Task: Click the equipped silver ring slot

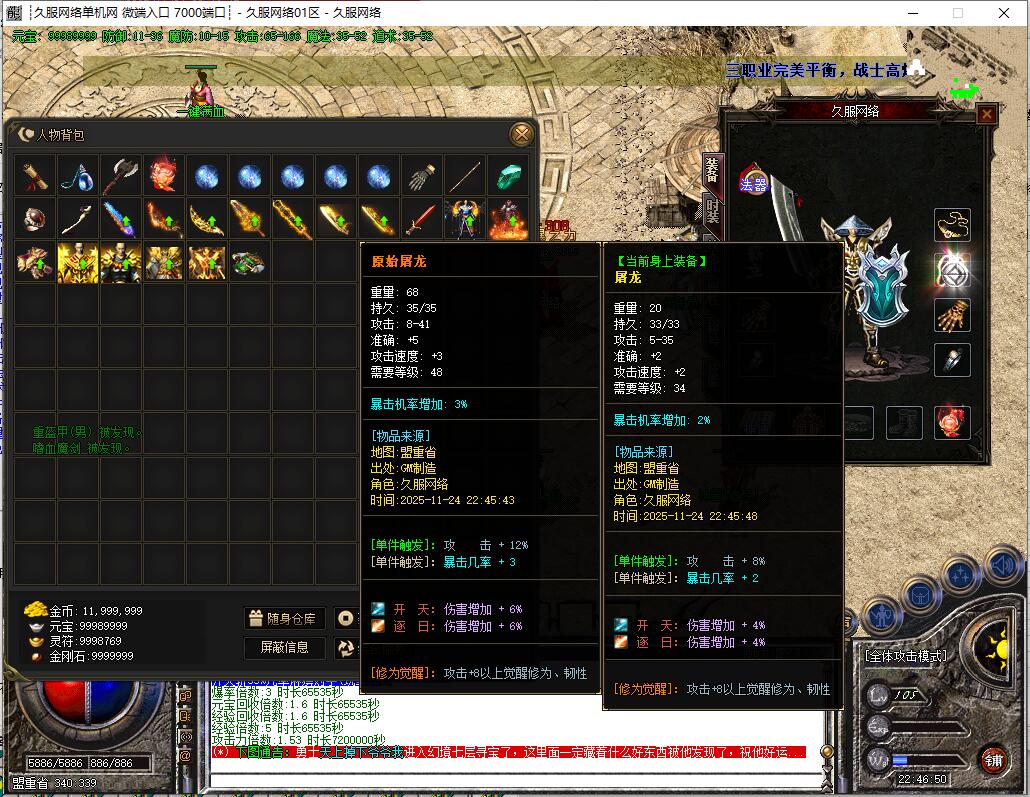Action: (952, 360)
